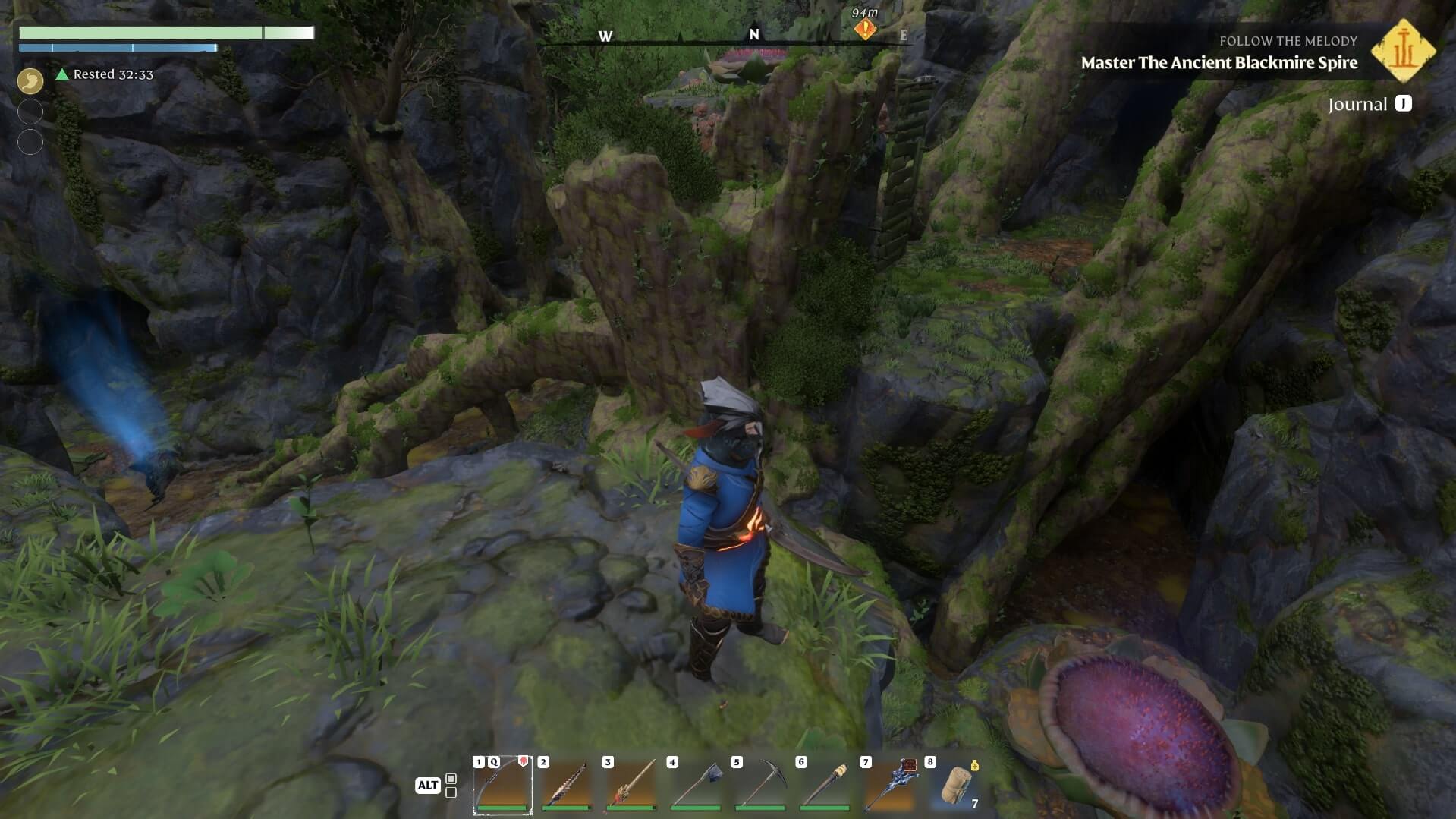This screenshot has width=1456, height=819.
Task: Choose the ornate wand in slot 3
Action: pyautogui.click(x=631, y=785)
